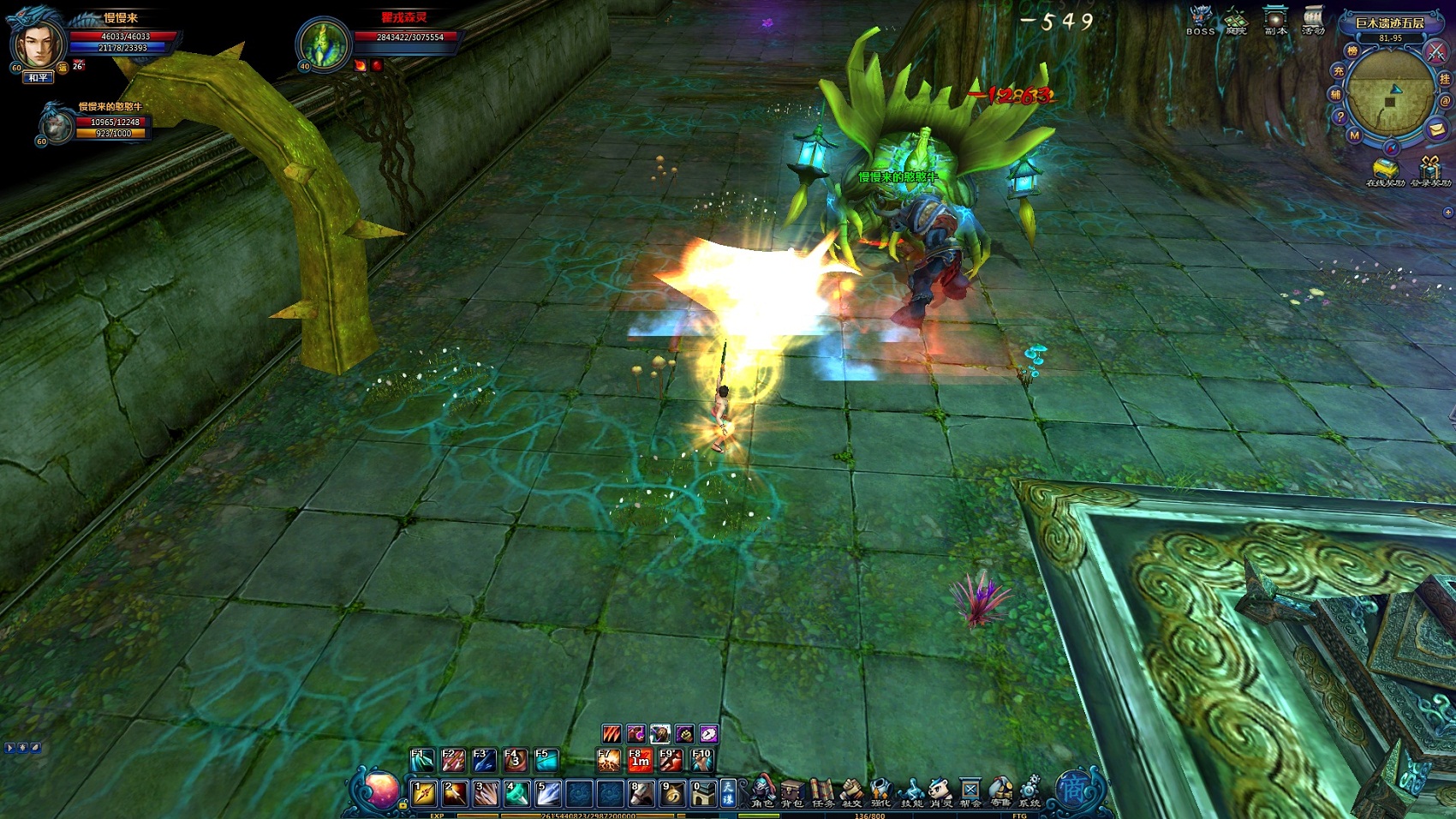
Task: Open the 背包 bag inventory
Action: 792,792
